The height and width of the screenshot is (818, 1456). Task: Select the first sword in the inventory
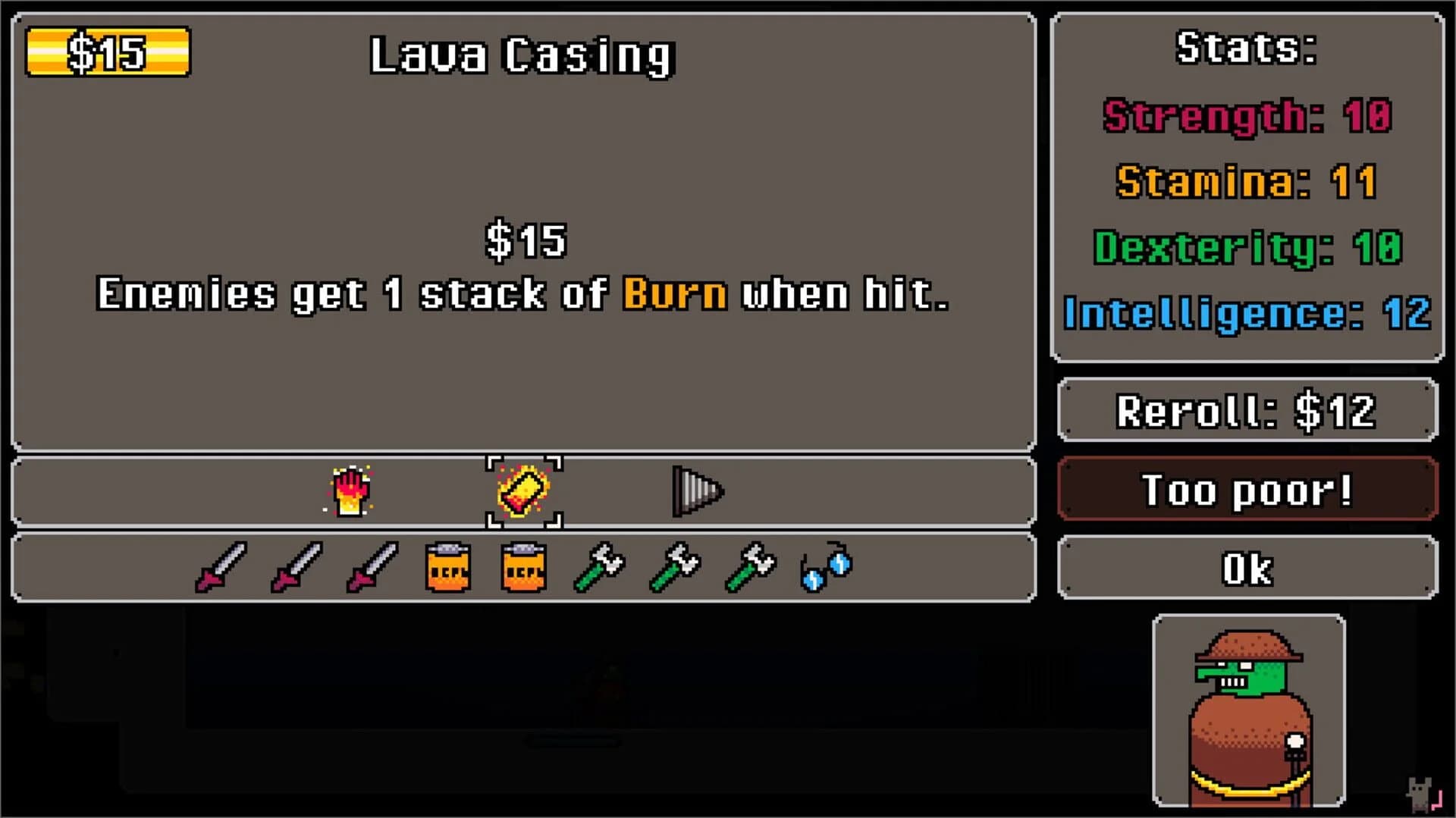(221, 566)
